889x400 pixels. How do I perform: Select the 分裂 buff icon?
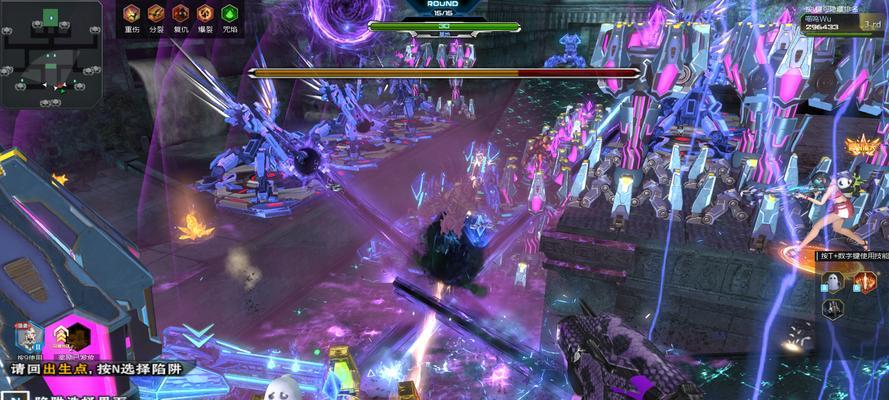point(156,14)
